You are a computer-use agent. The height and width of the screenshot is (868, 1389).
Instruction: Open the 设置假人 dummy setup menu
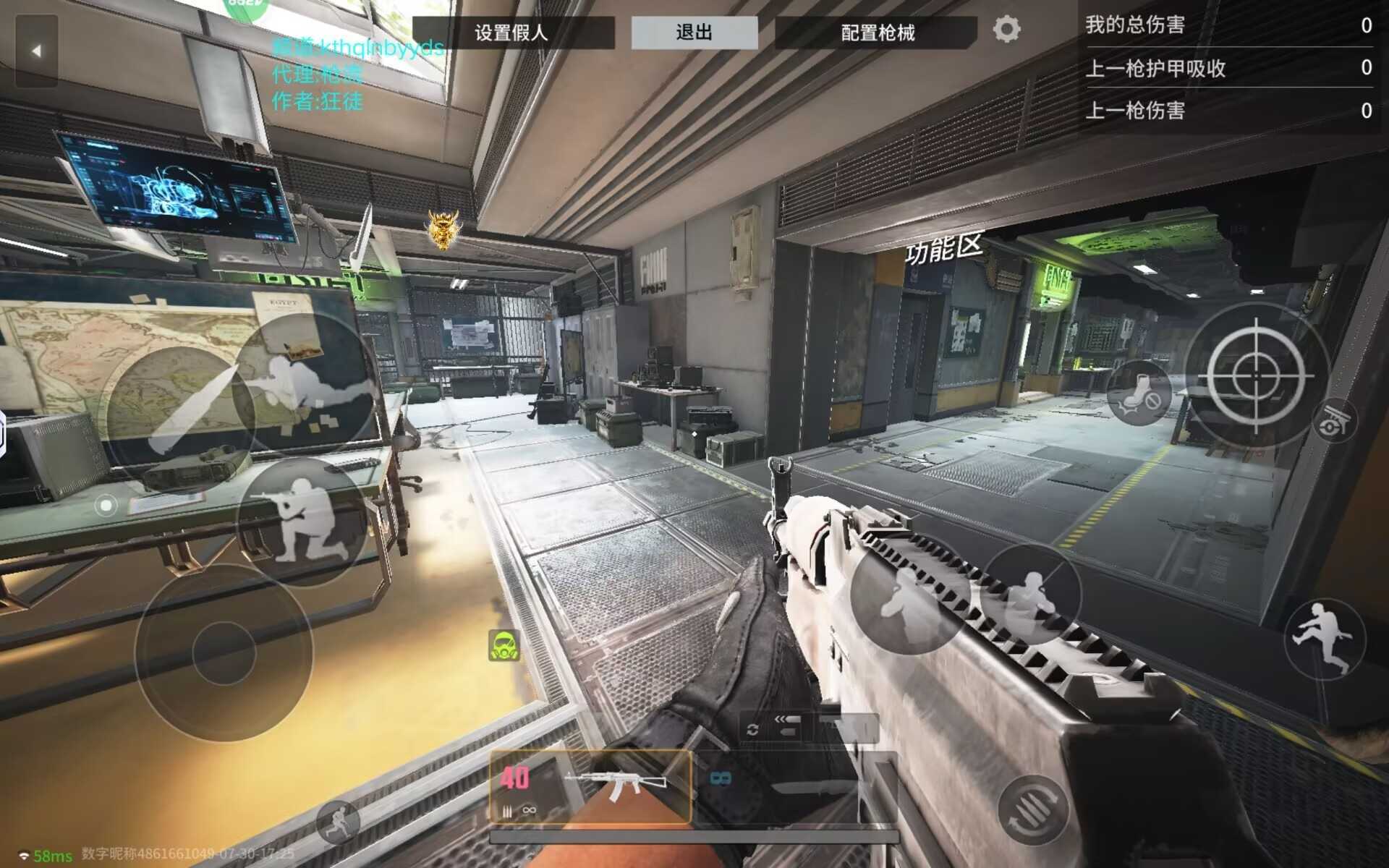click(512, 33)
